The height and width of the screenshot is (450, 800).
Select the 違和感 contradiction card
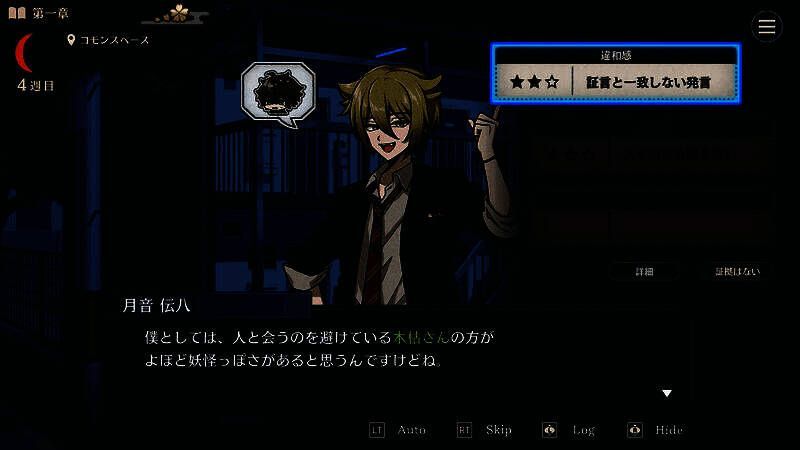pos(615,73)
